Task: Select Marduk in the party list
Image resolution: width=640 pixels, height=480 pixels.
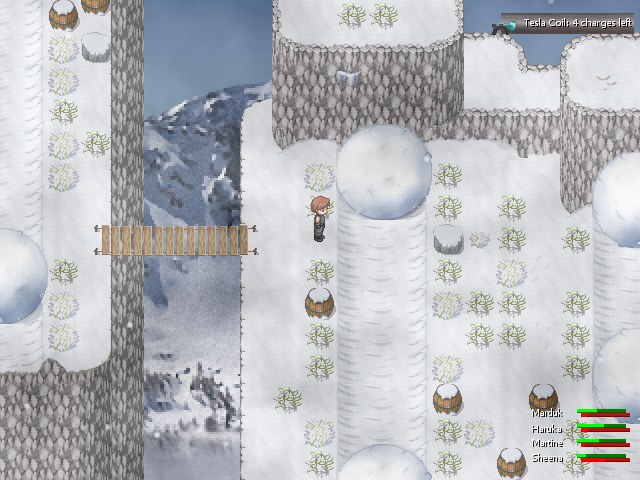Action: coord(547,412)
